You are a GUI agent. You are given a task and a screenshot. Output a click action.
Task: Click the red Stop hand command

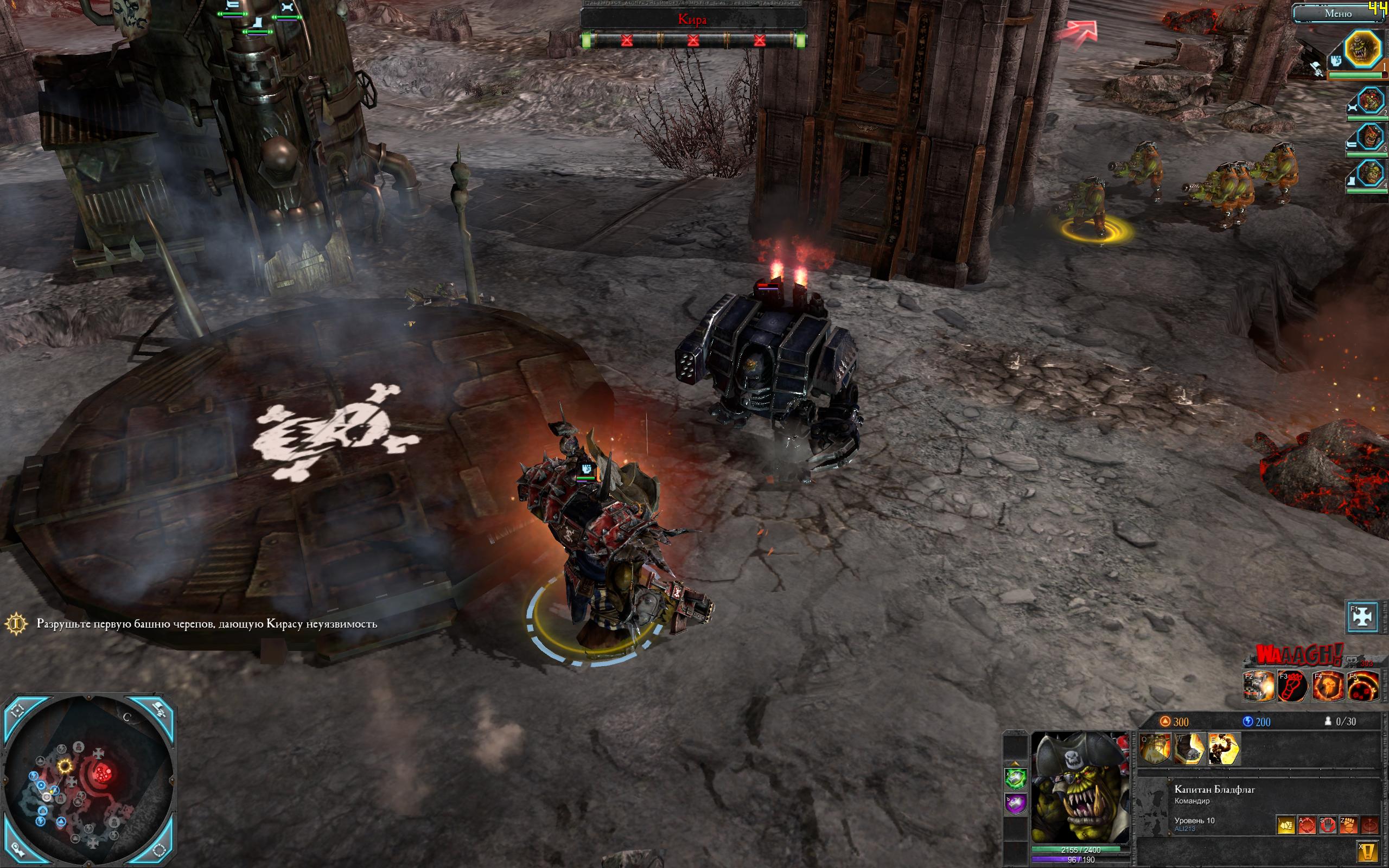click(x=1327, y=825)
